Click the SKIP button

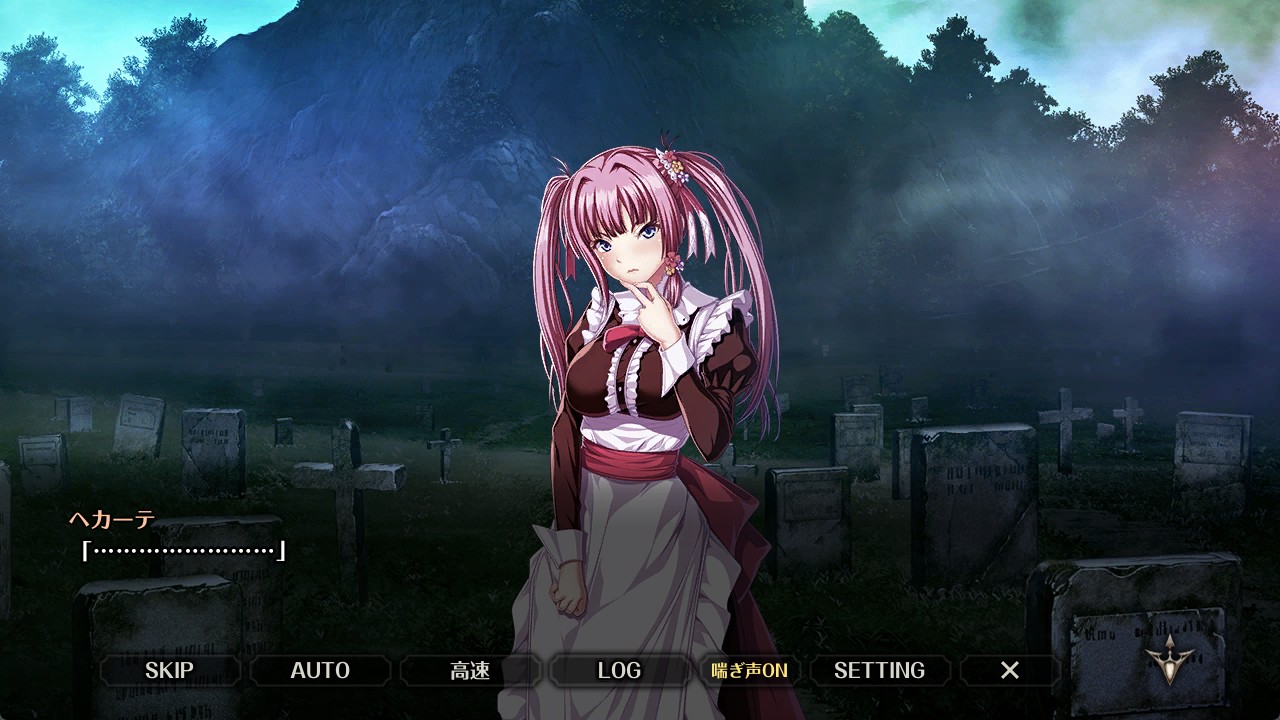pos(169,670)
